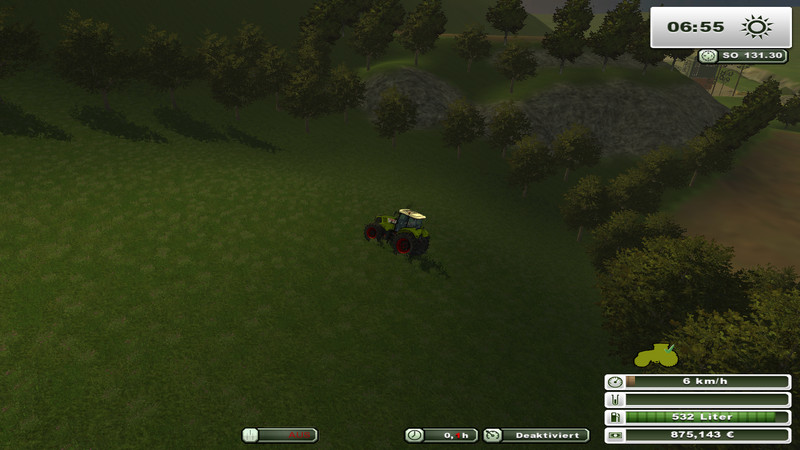Click the yellow tractor vehicle icon
800x450 pixels.
pos(656,355)
